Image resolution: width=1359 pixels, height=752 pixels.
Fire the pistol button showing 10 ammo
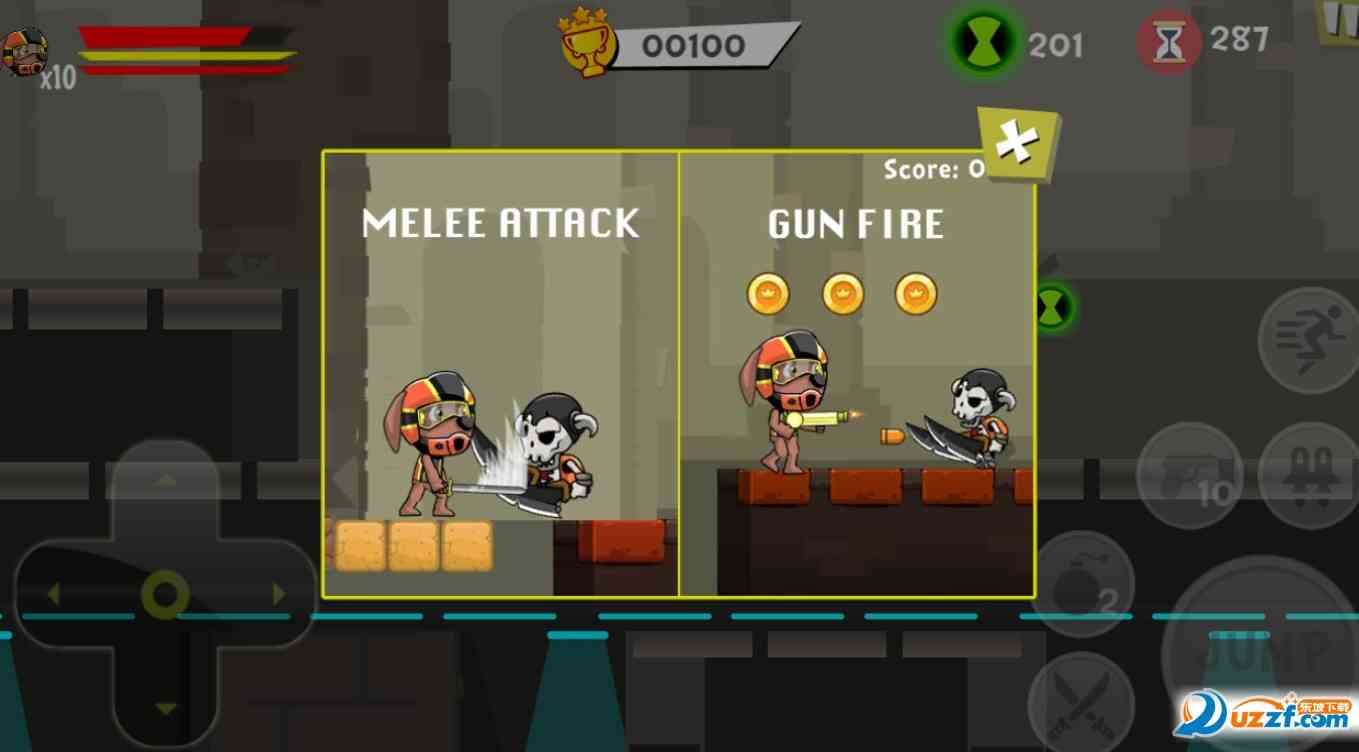(x=1188, y=475)
